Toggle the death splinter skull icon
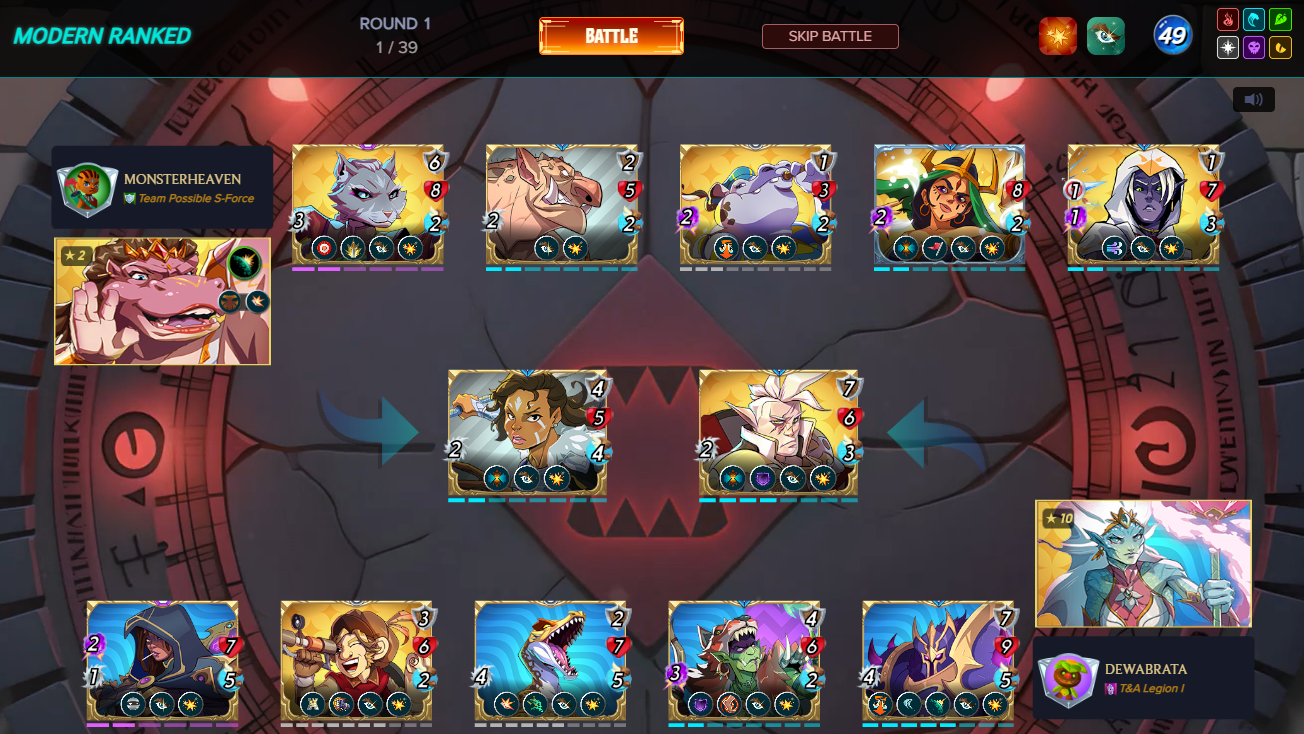The width and height of the screenshot is (1304, 734). [1255, 48]
